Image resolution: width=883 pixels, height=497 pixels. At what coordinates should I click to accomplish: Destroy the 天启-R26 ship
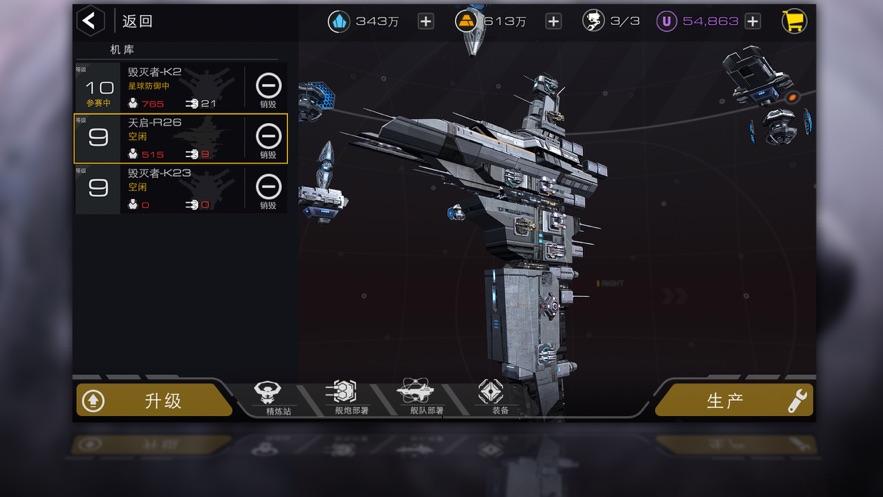point(268,139)
